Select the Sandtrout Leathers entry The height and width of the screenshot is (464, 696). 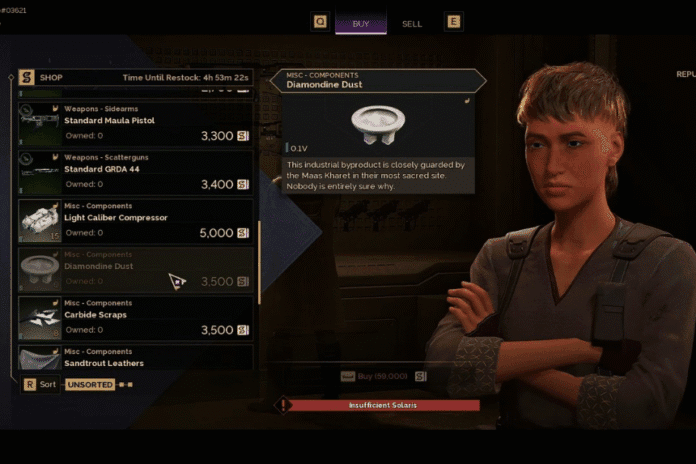(135, 358)
